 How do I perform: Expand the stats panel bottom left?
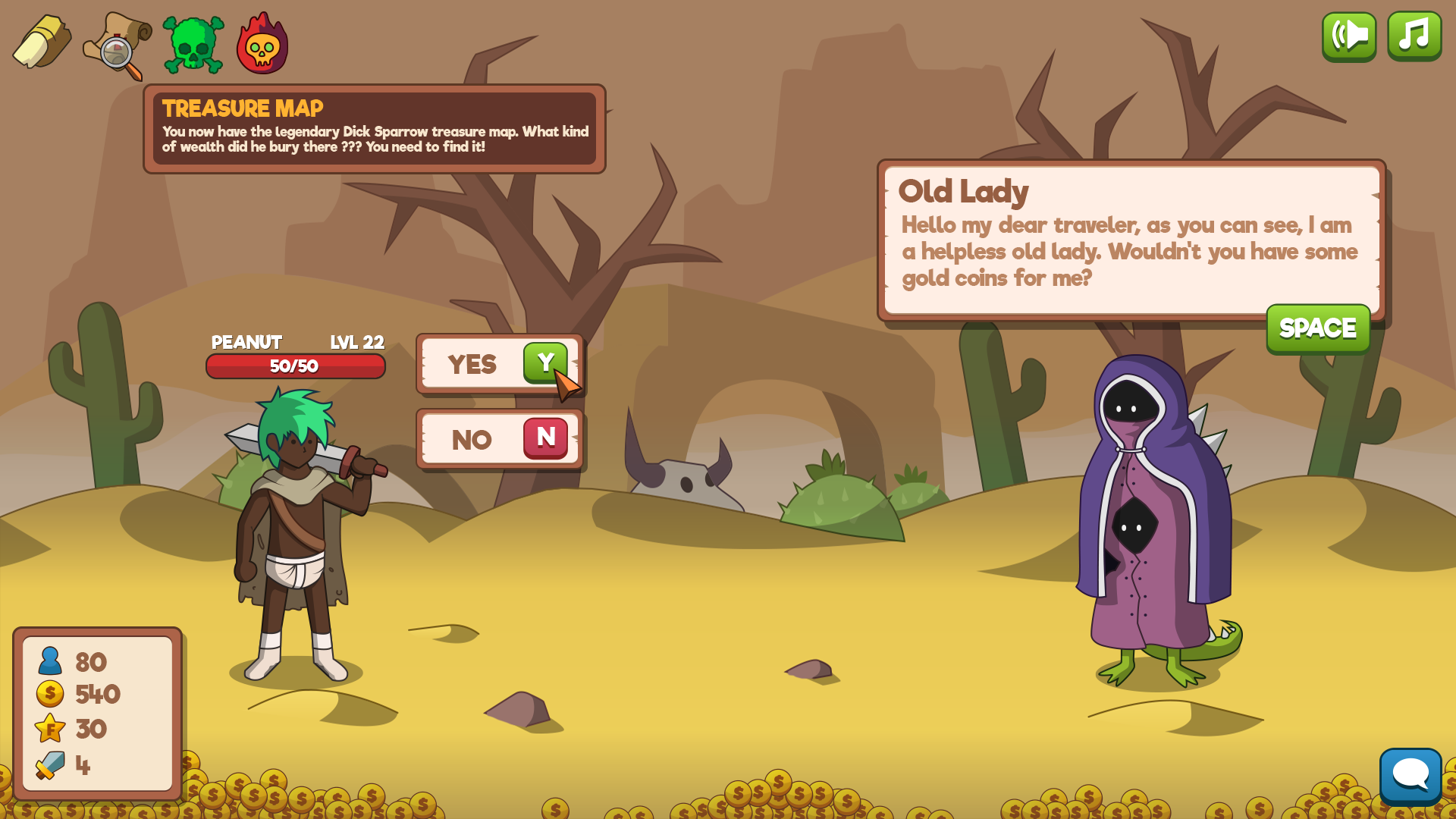(x=99, y=713)
